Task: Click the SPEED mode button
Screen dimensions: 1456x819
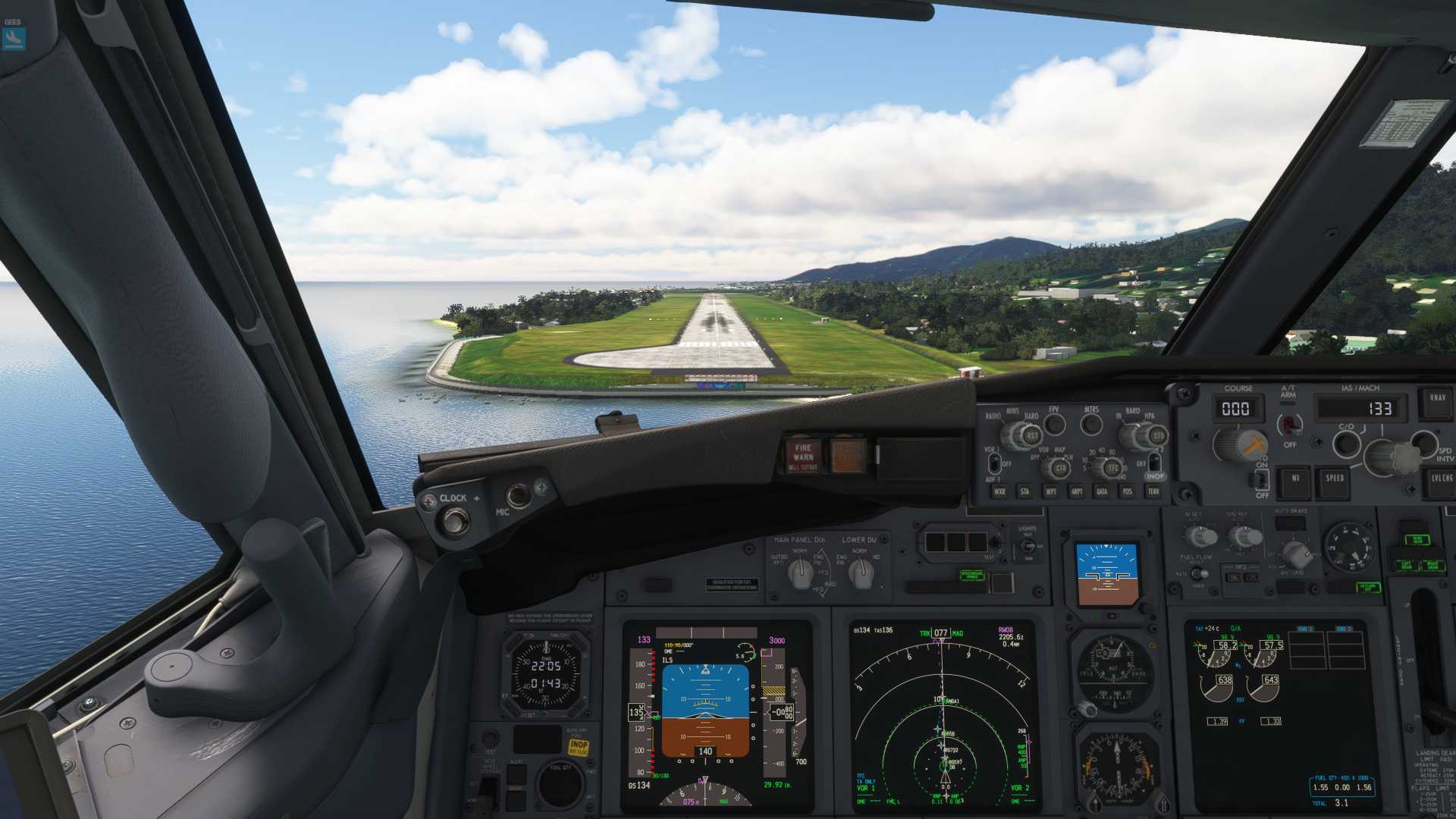Action: (1335, 480)
